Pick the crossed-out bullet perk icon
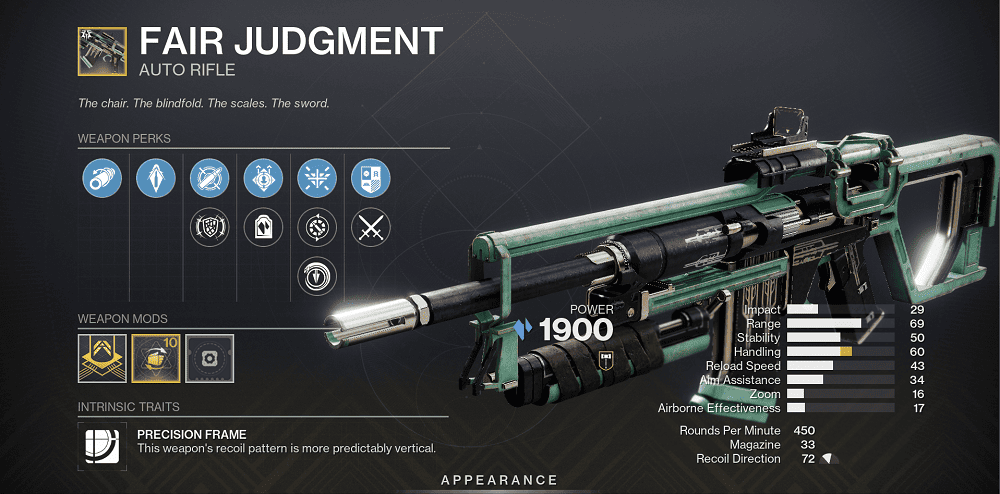The image size is (1000, 494). tap(209, 179)
